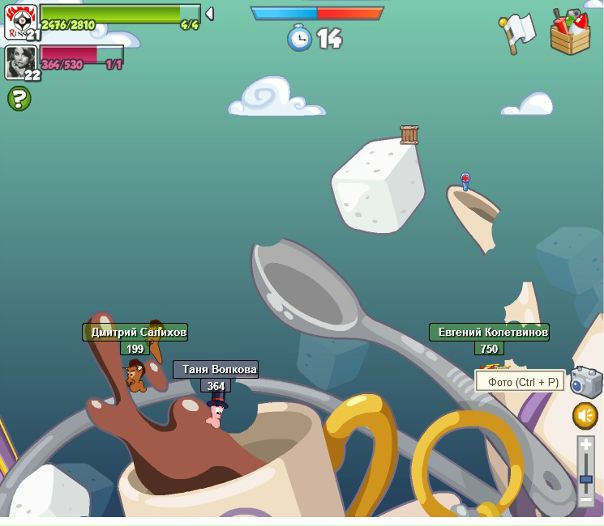The height and width of the screenshot is (526, 604).
Task: Click the blue zoom slider handle
Action: (586, 478)
